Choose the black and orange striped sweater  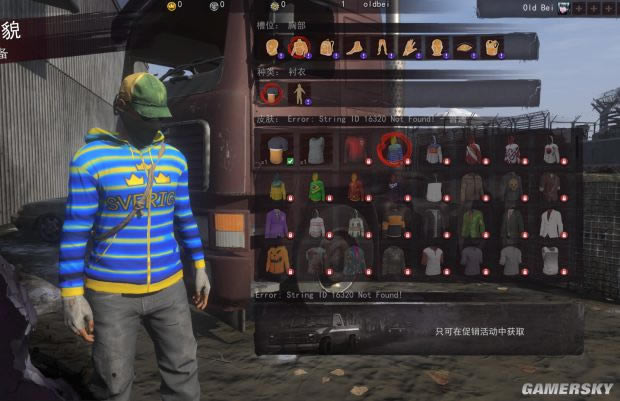(394, 223)
